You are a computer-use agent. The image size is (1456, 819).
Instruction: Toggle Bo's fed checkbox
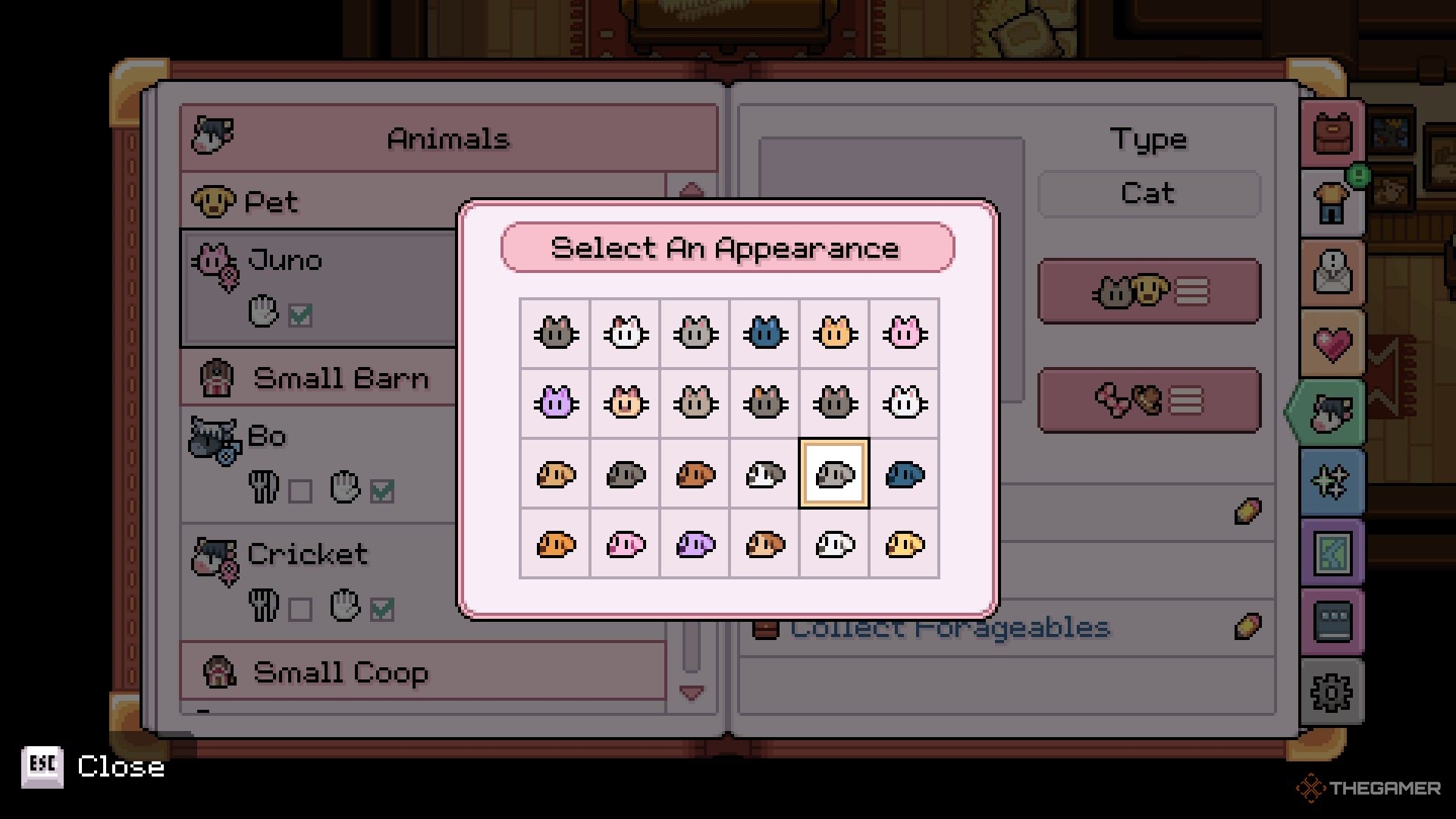(x=300, y=491)
